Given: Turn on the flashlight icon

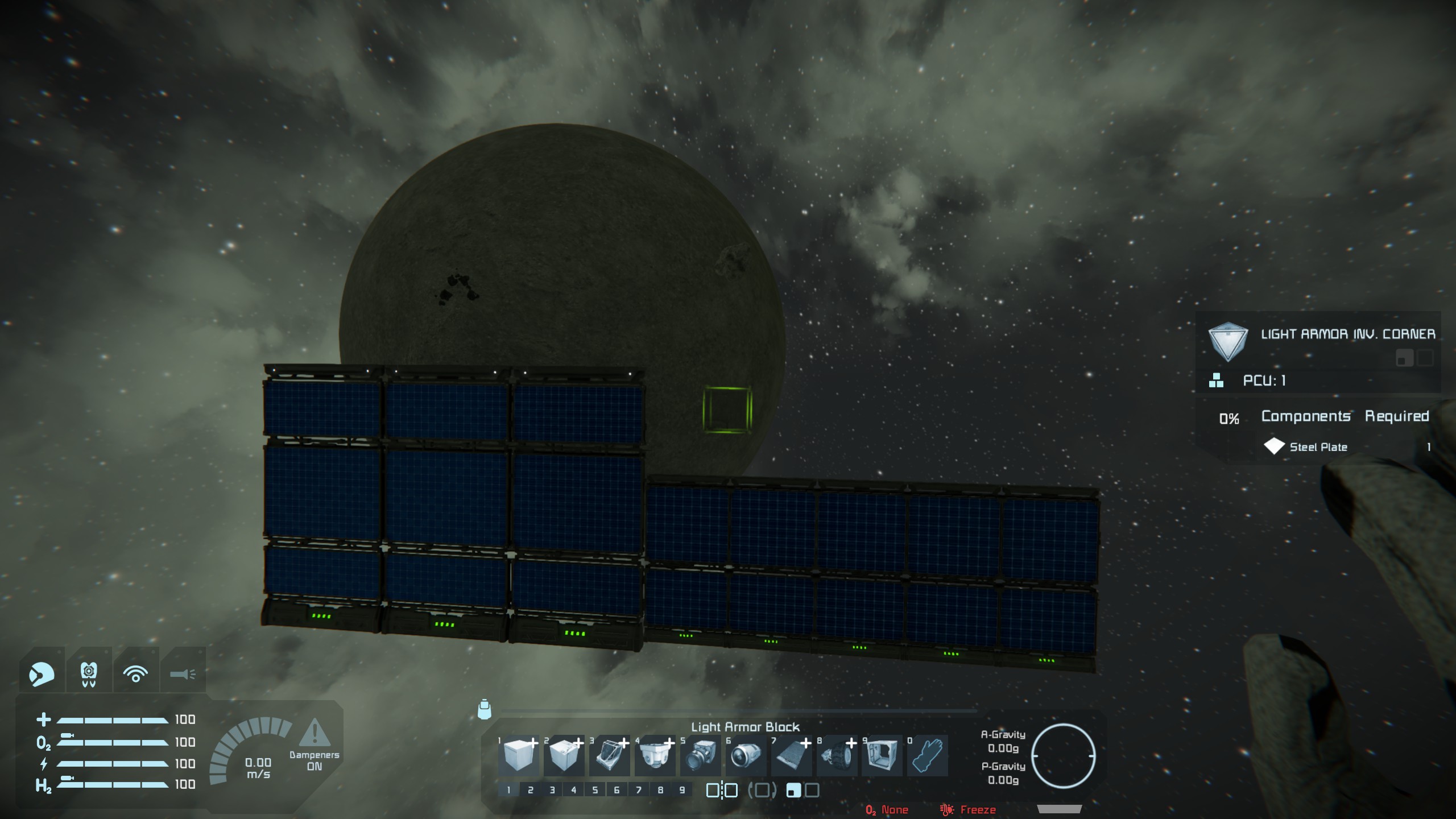Looking at the screenshot, I should pyautogui.click(x=183, y=674).
